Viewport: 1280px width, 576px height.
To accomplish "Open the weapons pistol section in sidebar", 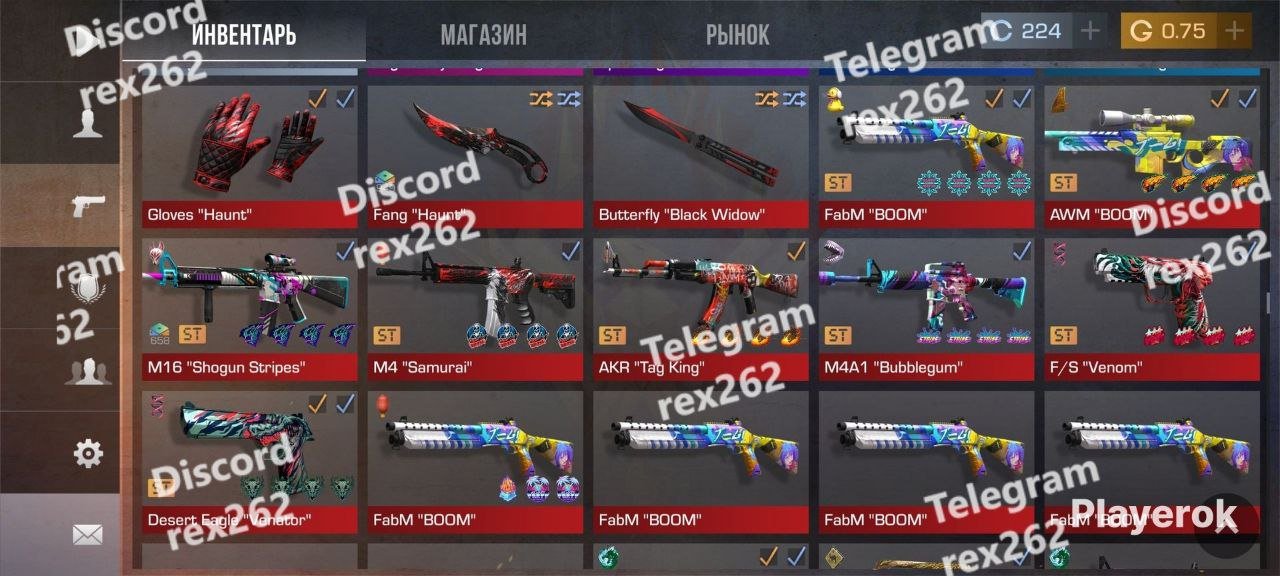I will point(88,206).
